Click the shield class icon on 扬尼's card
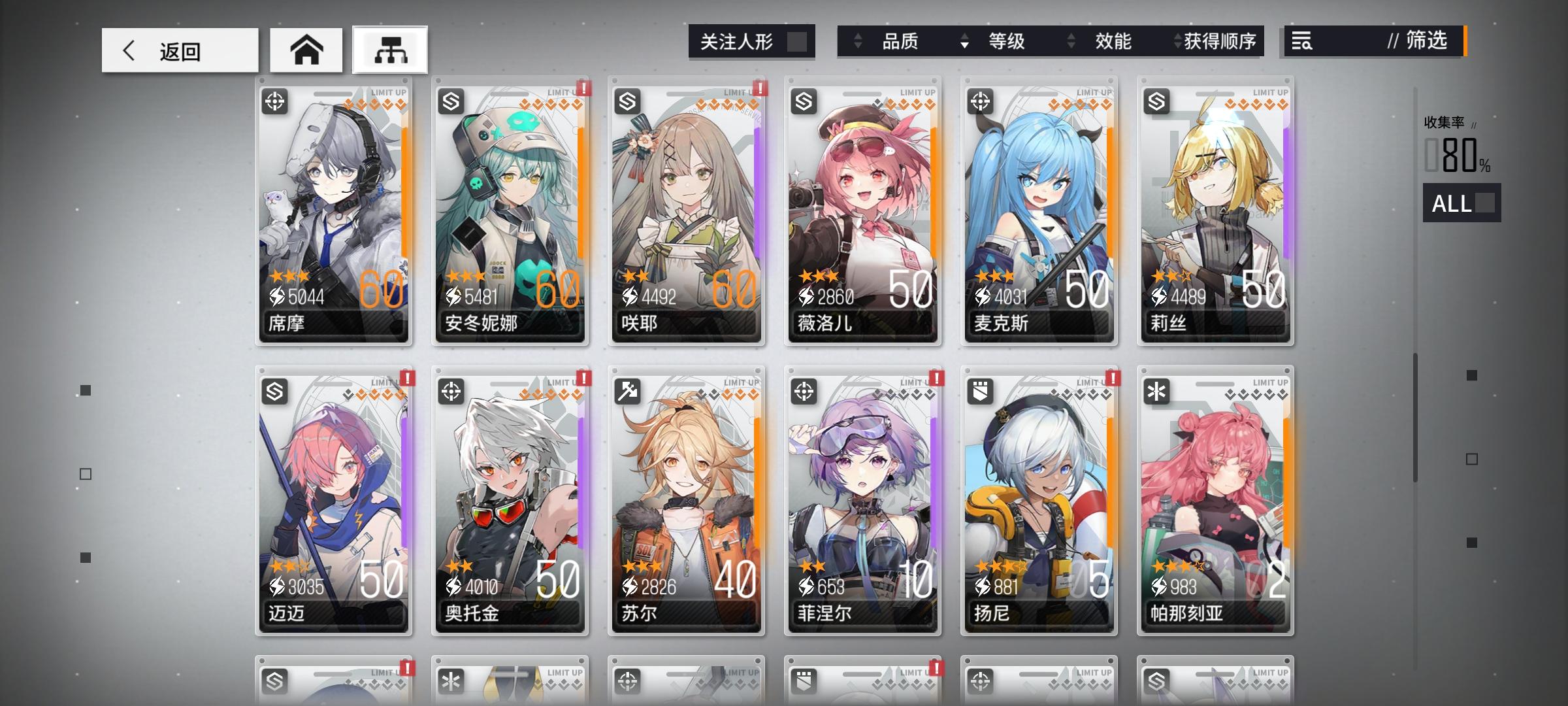 (982, 391)
